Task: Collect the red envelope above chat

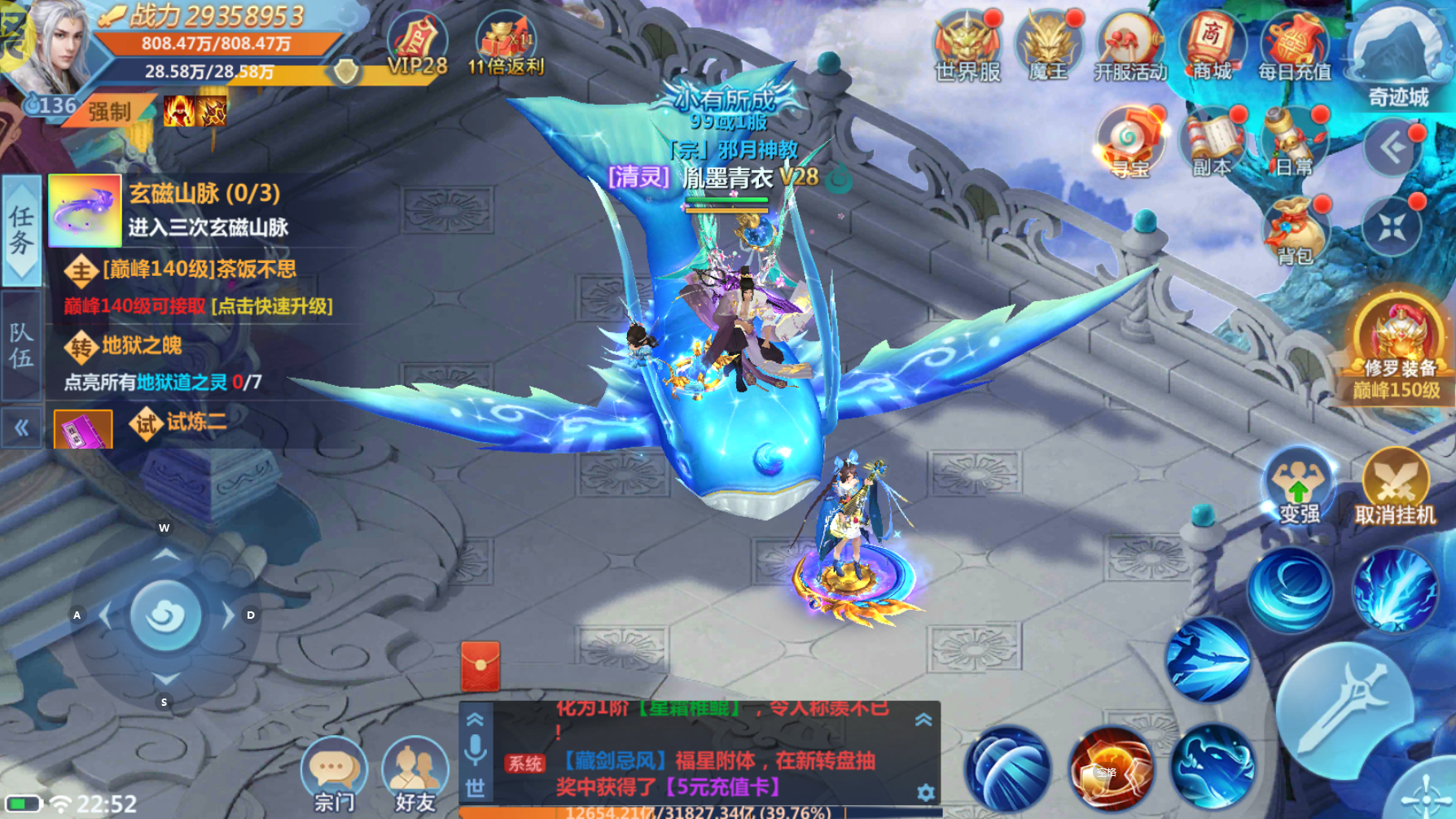Action: [x=480, y=666]
